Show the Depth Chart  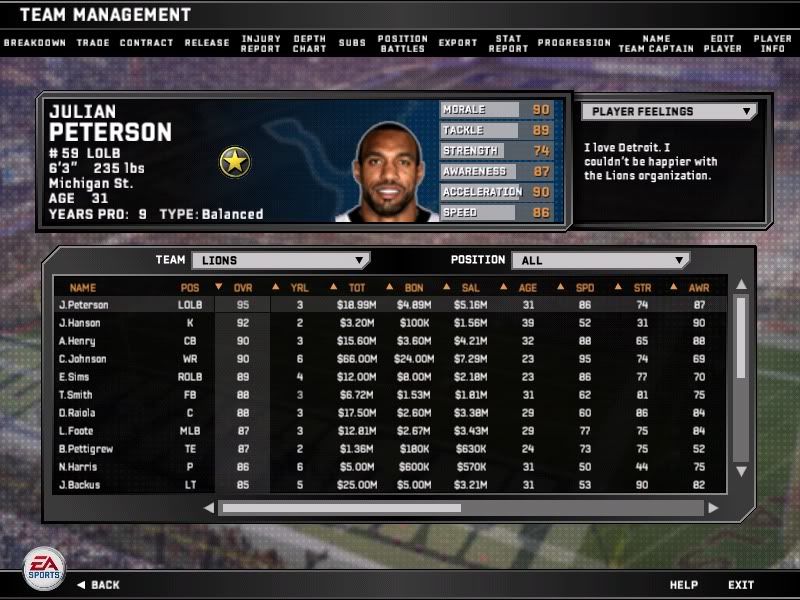tap(310, 43)
